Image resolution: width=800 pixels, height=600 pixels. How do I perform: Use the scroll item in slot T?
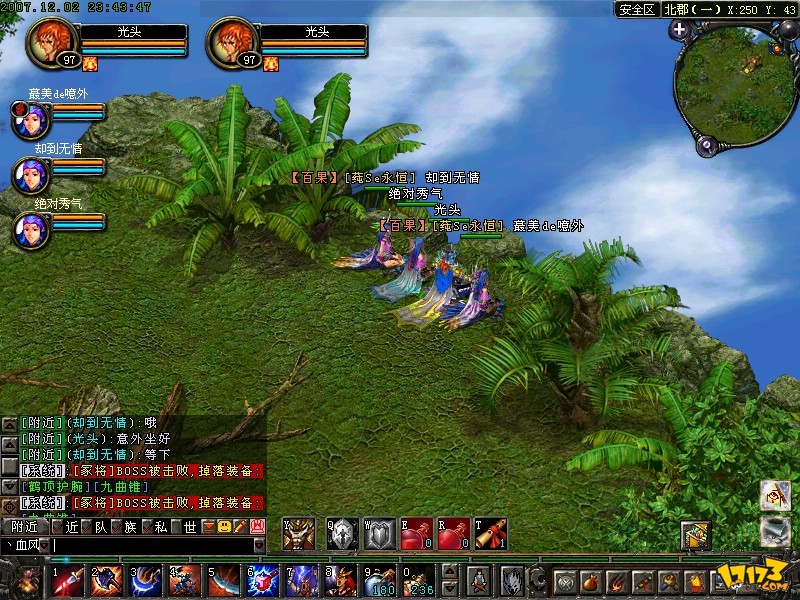490,535
